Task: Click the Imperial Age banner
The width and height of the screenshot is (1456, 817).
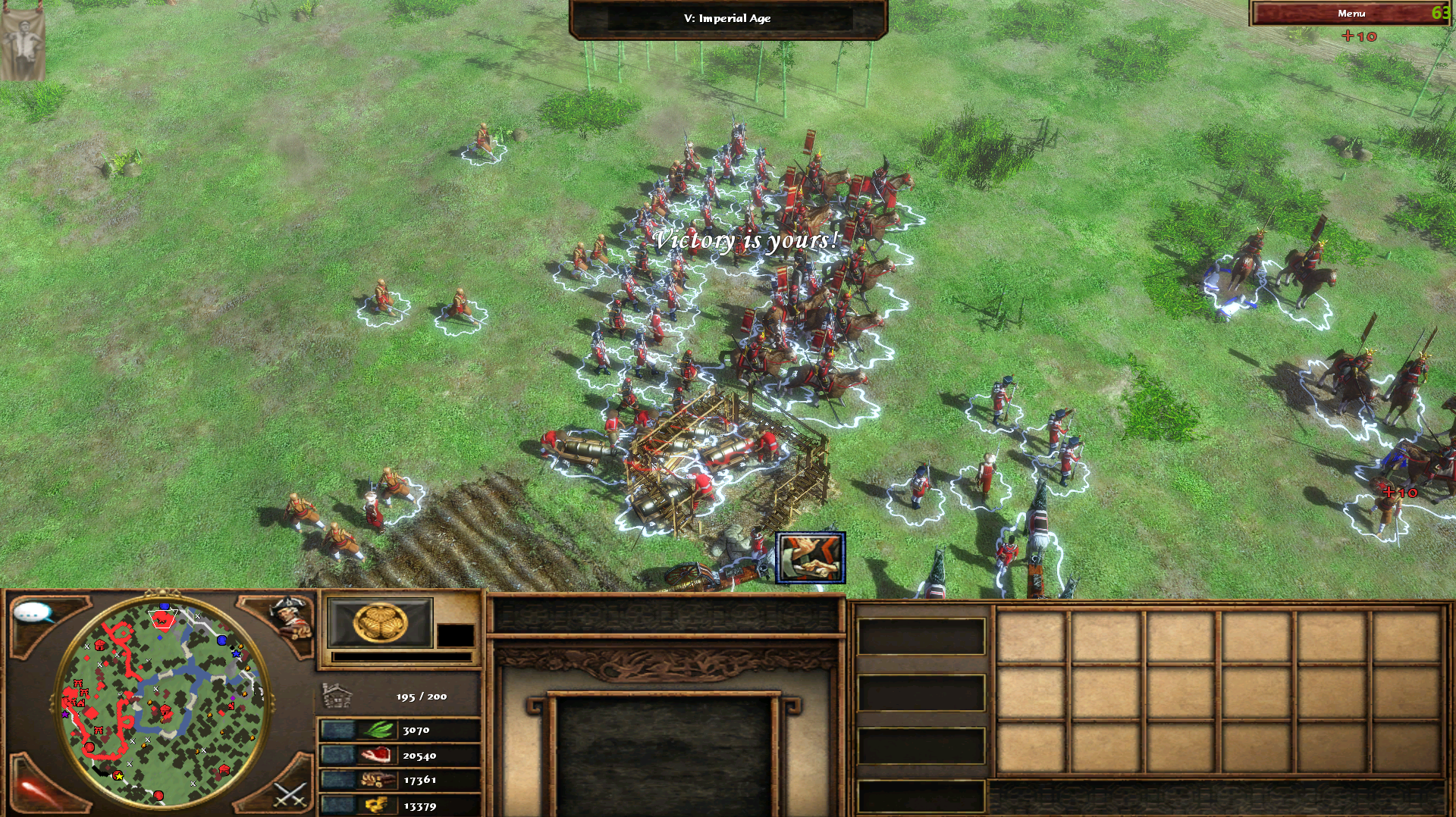Action: click(x=727, y=18)
